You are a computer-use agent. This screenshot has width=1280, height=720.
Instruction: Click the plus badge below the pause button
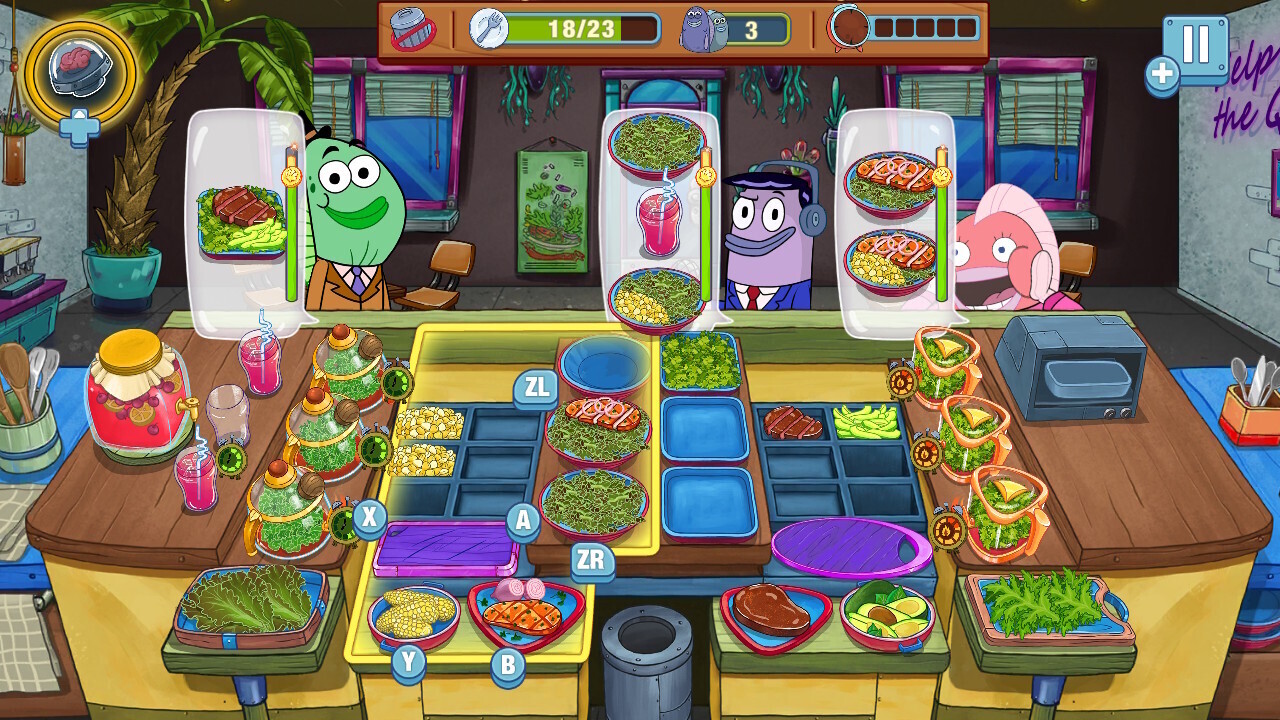1161,75
